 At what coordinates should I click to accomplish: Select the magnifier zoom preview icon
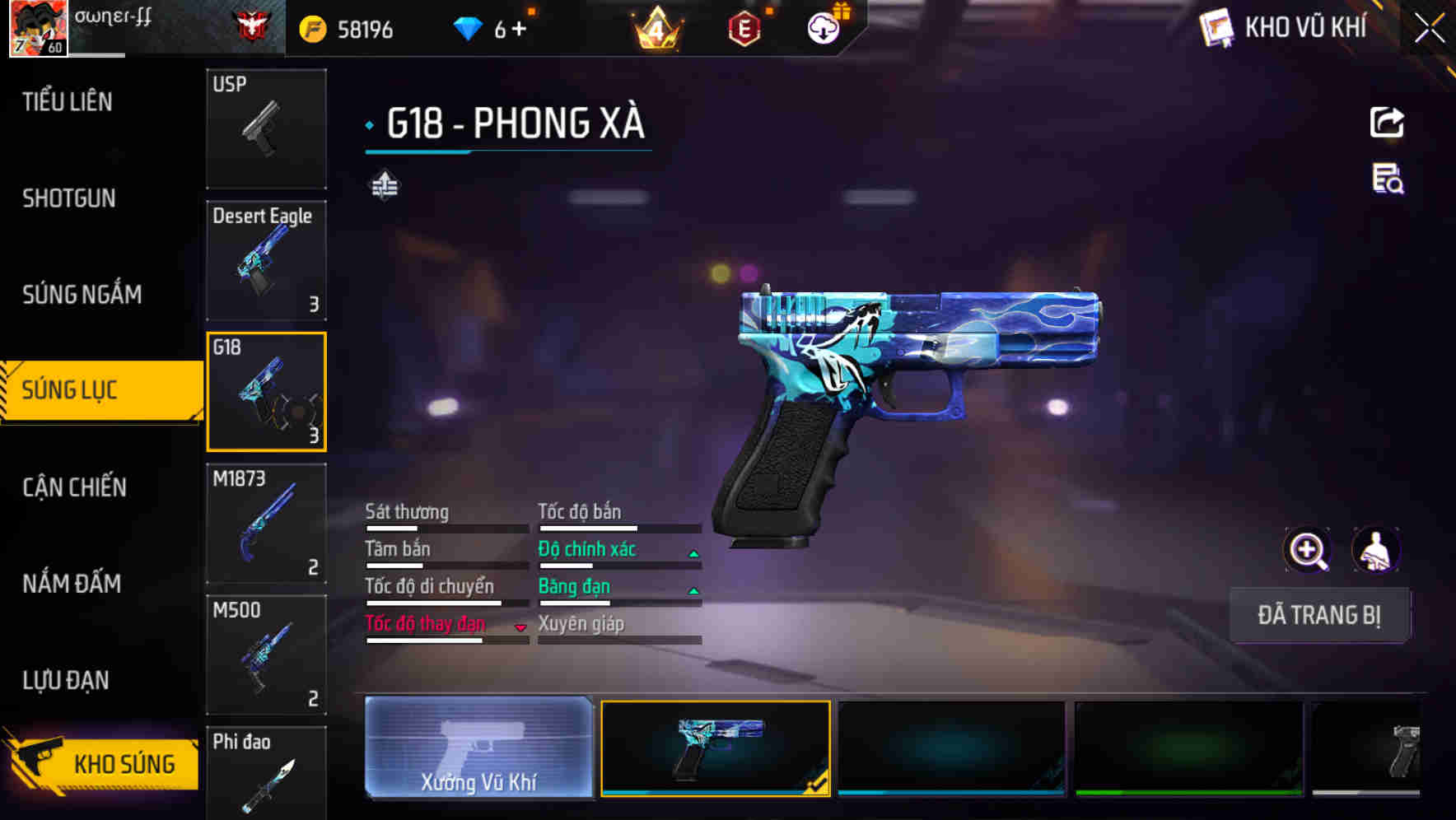(1308, 550)
